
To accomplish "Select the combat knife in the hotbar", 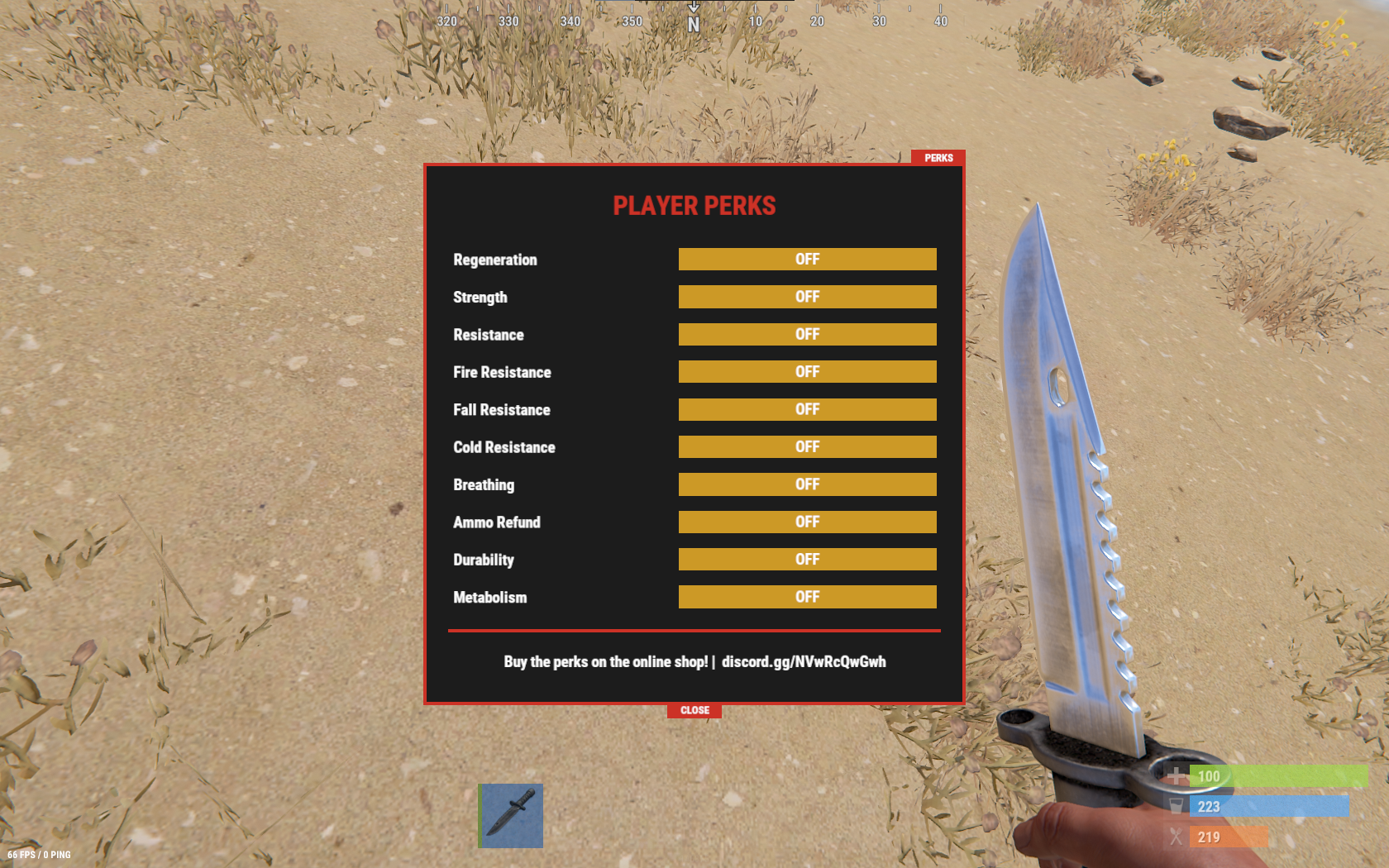I will [x=510, y=816].
